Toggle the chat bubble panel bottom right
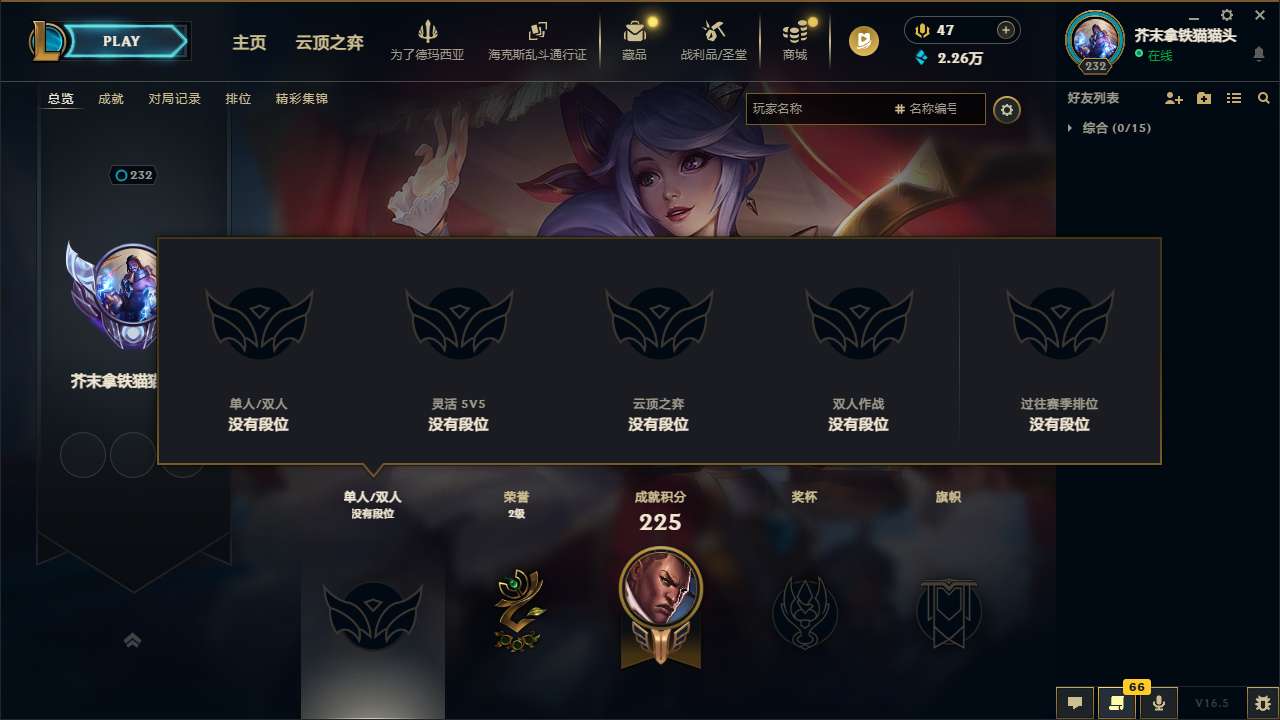Screen dimensions: 1280x720 [x=1073, y=703]
